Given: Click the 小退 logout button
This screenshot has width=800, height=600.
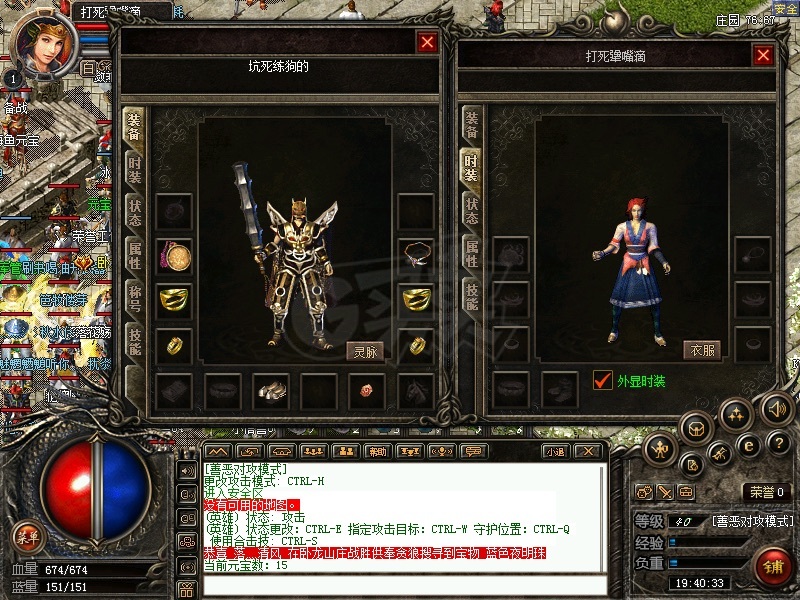Looking at the screenshot, I should [x=555, y=451].
